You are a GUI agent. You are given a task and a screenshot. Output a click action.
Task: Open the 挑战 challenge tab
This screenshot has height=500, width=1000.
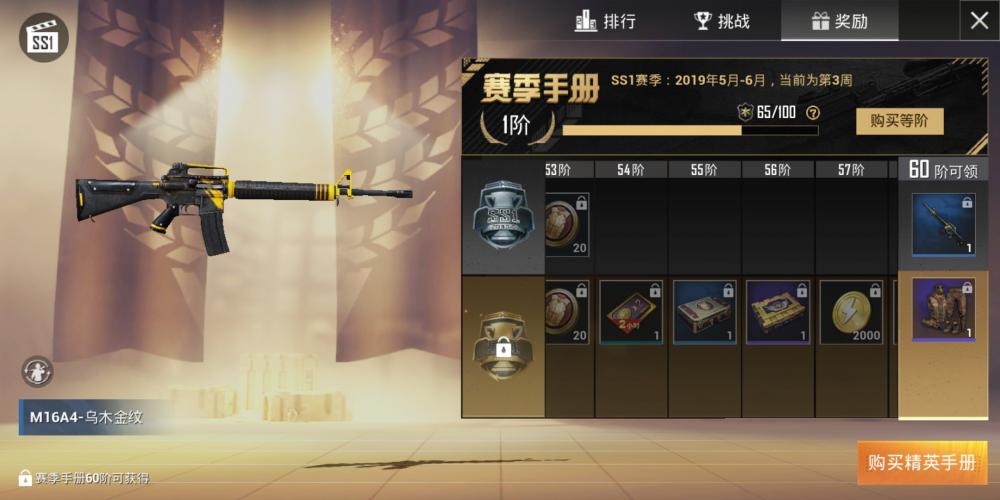coord(722,21)
